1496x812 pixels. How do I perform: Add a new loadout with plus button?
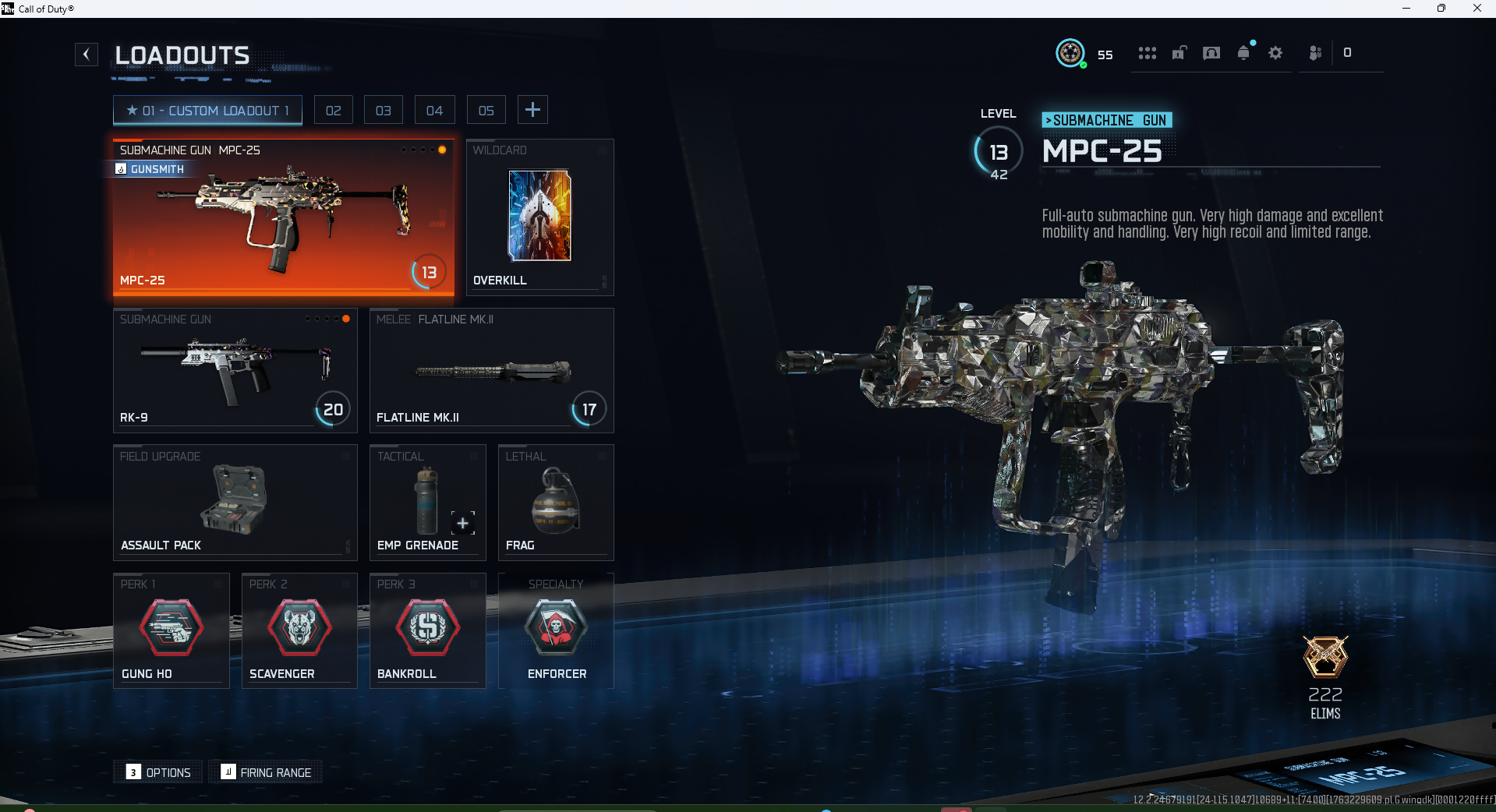[532, 110]
